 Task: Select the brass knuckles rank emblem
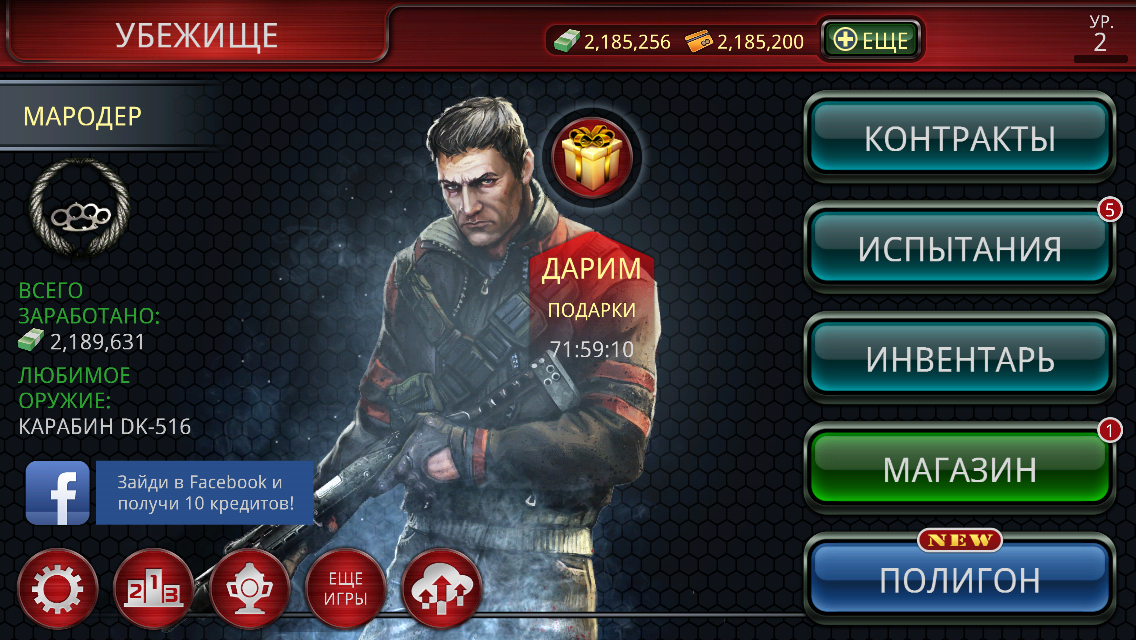(80, 213)
